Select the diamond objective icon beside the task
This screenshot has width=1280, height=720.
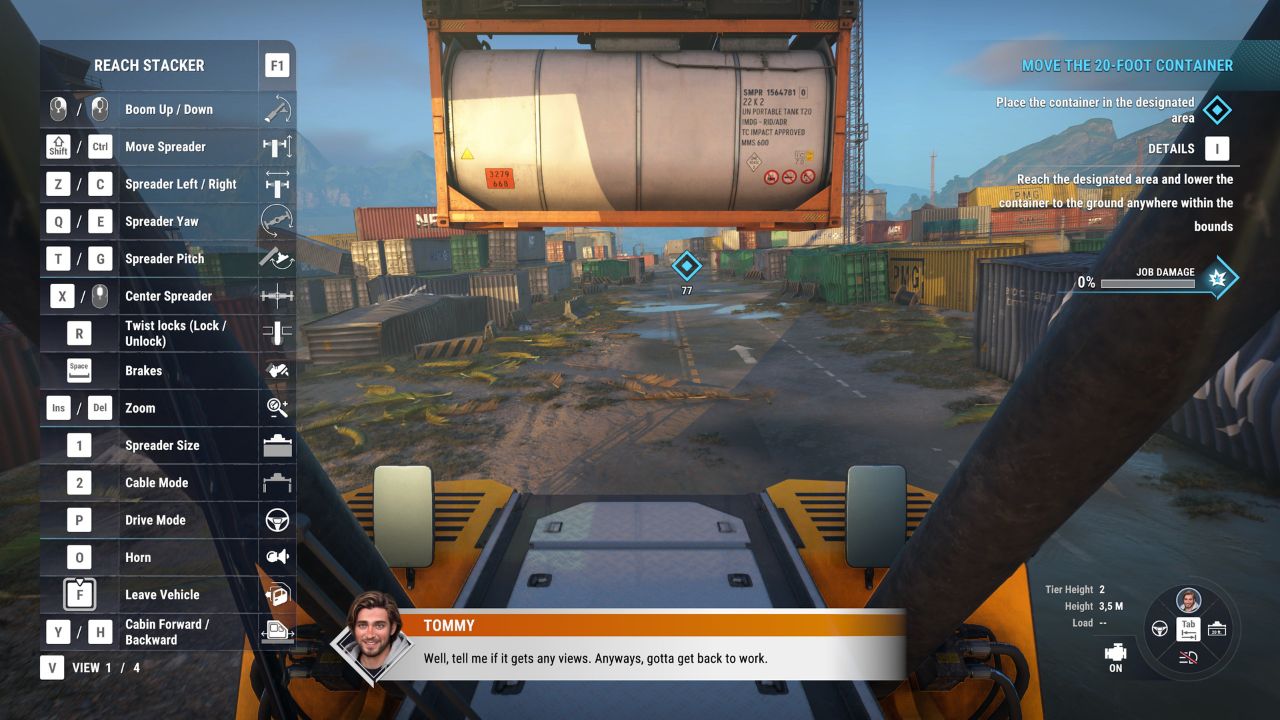tap(1216, 110)
